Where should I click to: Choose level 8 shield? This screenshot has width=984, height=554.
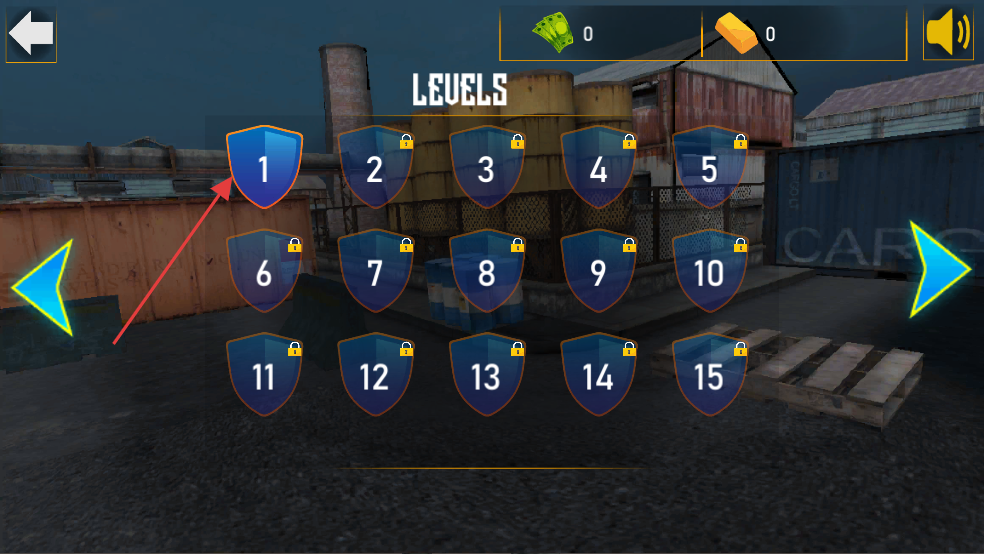coord(486,272)
